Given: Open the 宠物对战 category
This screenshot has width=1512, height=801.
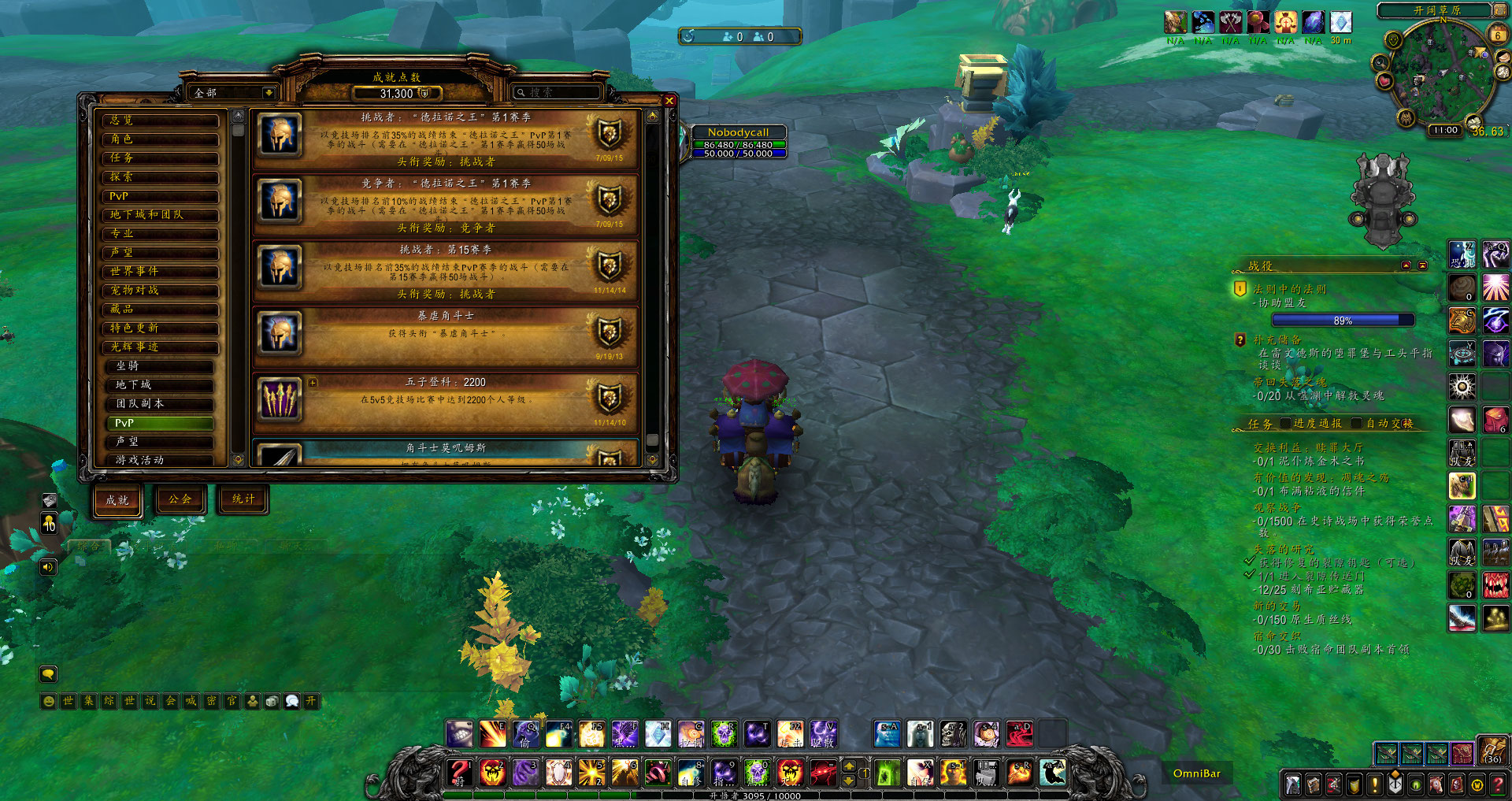Looking at the screenshot, I should click(x=161, y=291).
